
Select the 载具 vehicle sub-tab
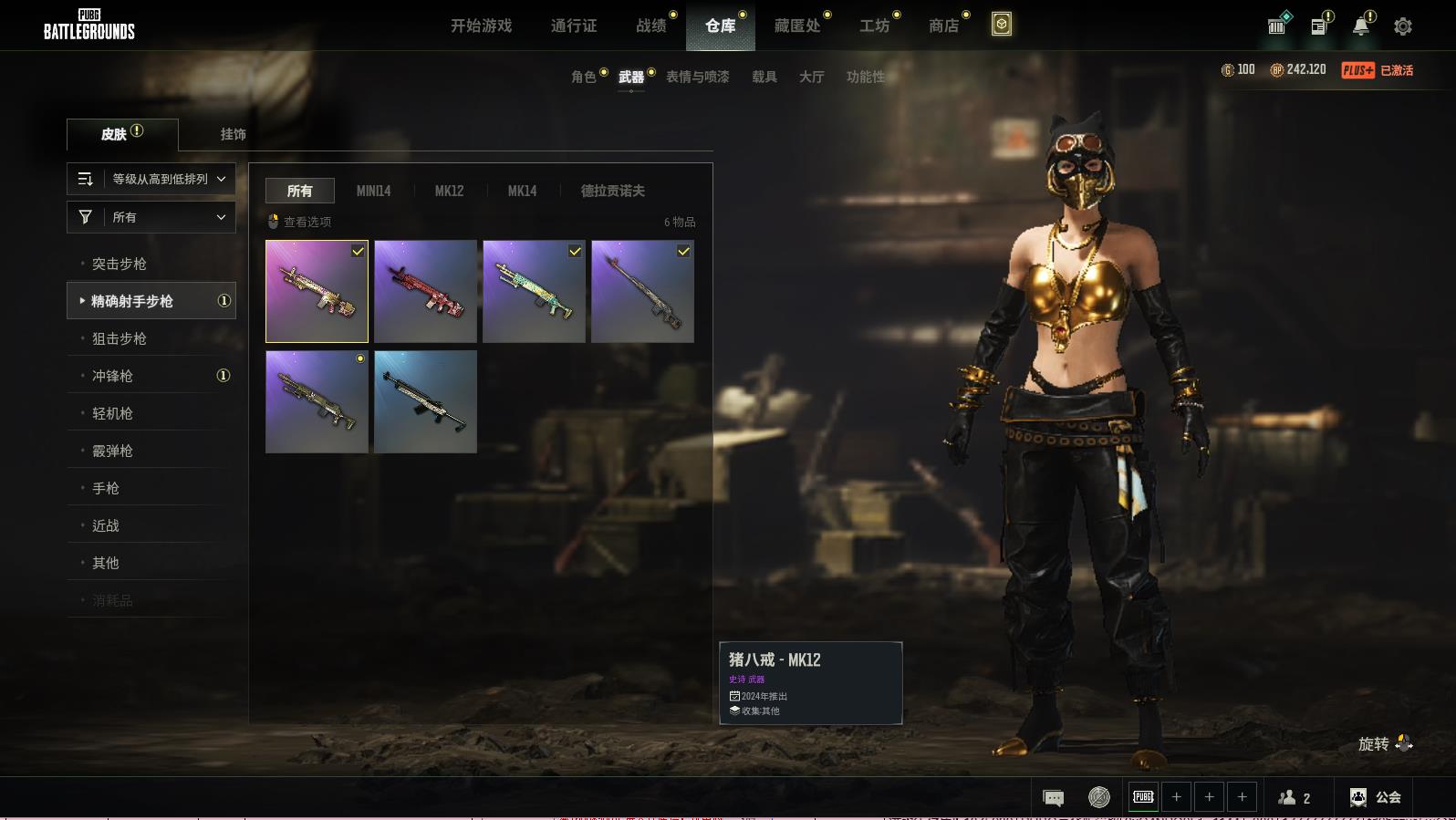[x=764, y=77]
